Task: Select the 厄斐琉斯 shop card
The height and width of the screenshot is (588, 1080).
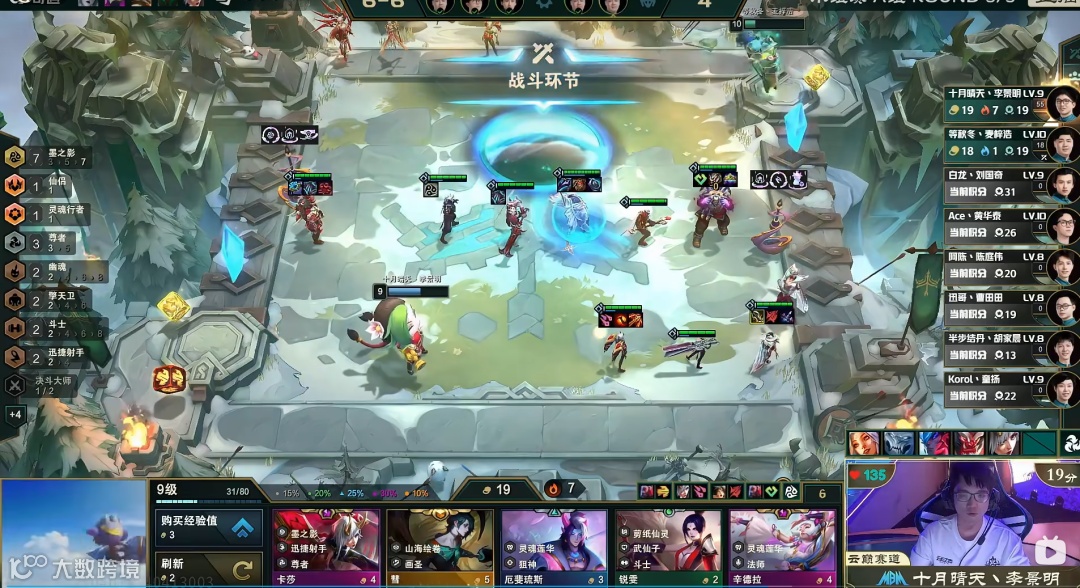Action: pyautogui.click(x=554, y=546)
